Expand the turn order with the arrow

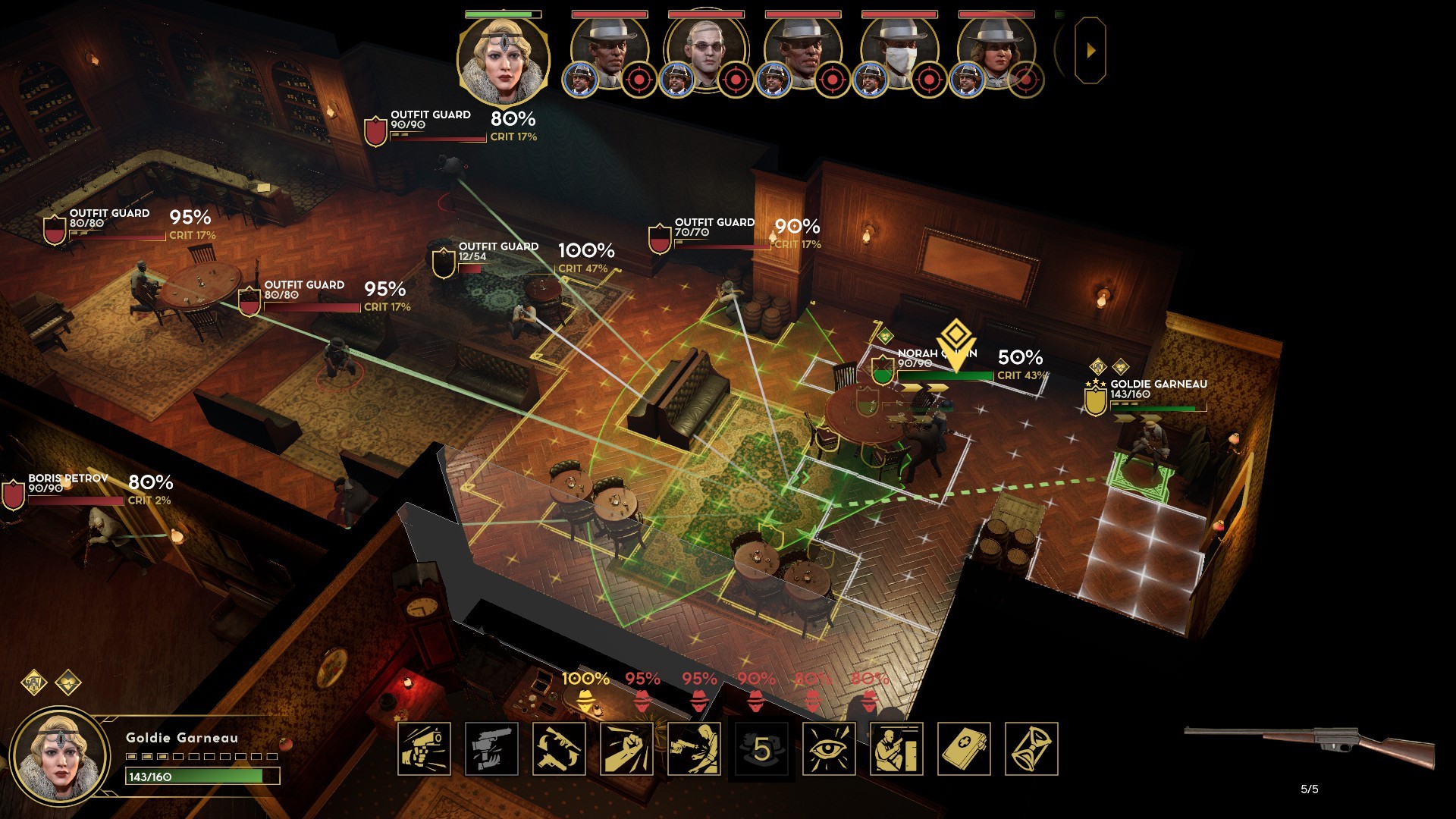[1090, 51]
